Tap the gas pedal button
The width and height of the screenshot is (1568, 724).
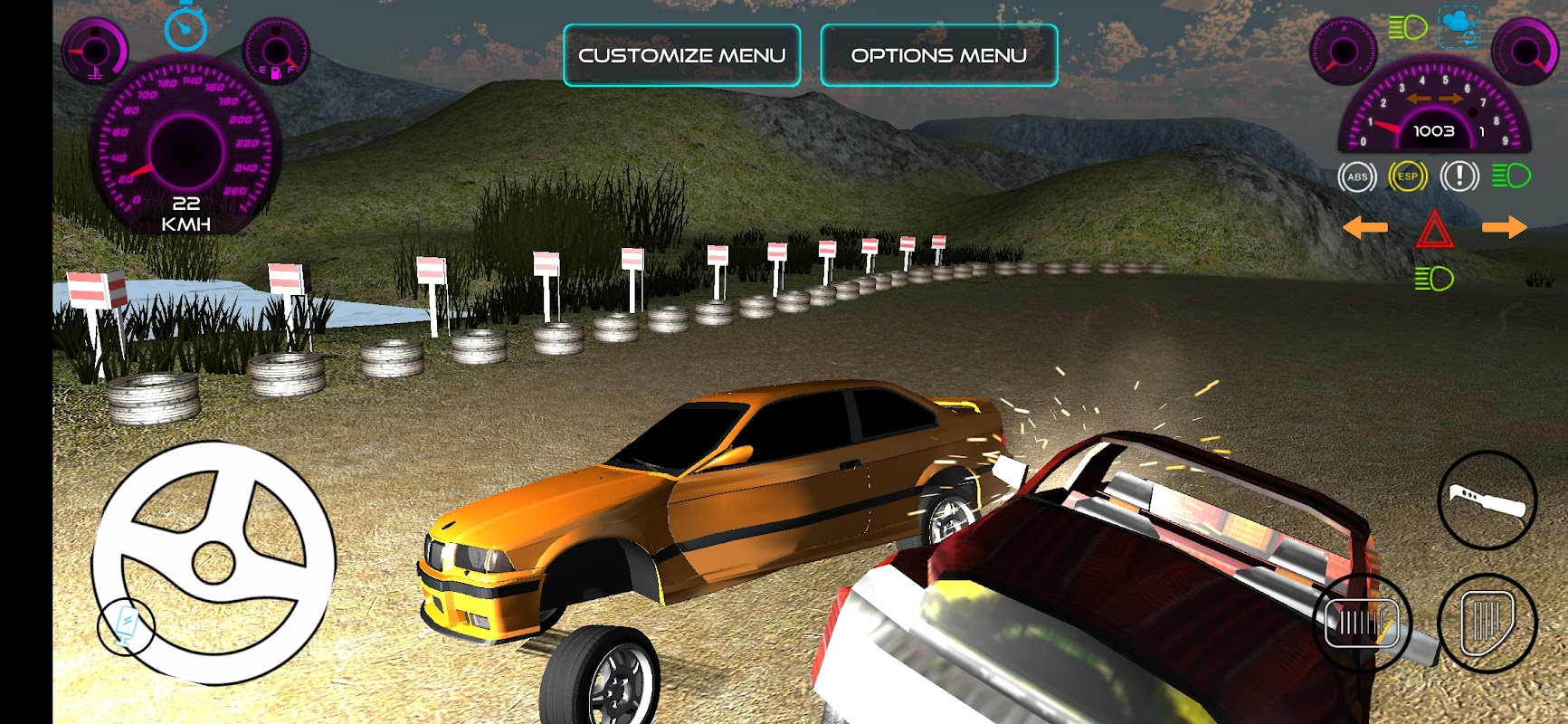point(1487,623)
